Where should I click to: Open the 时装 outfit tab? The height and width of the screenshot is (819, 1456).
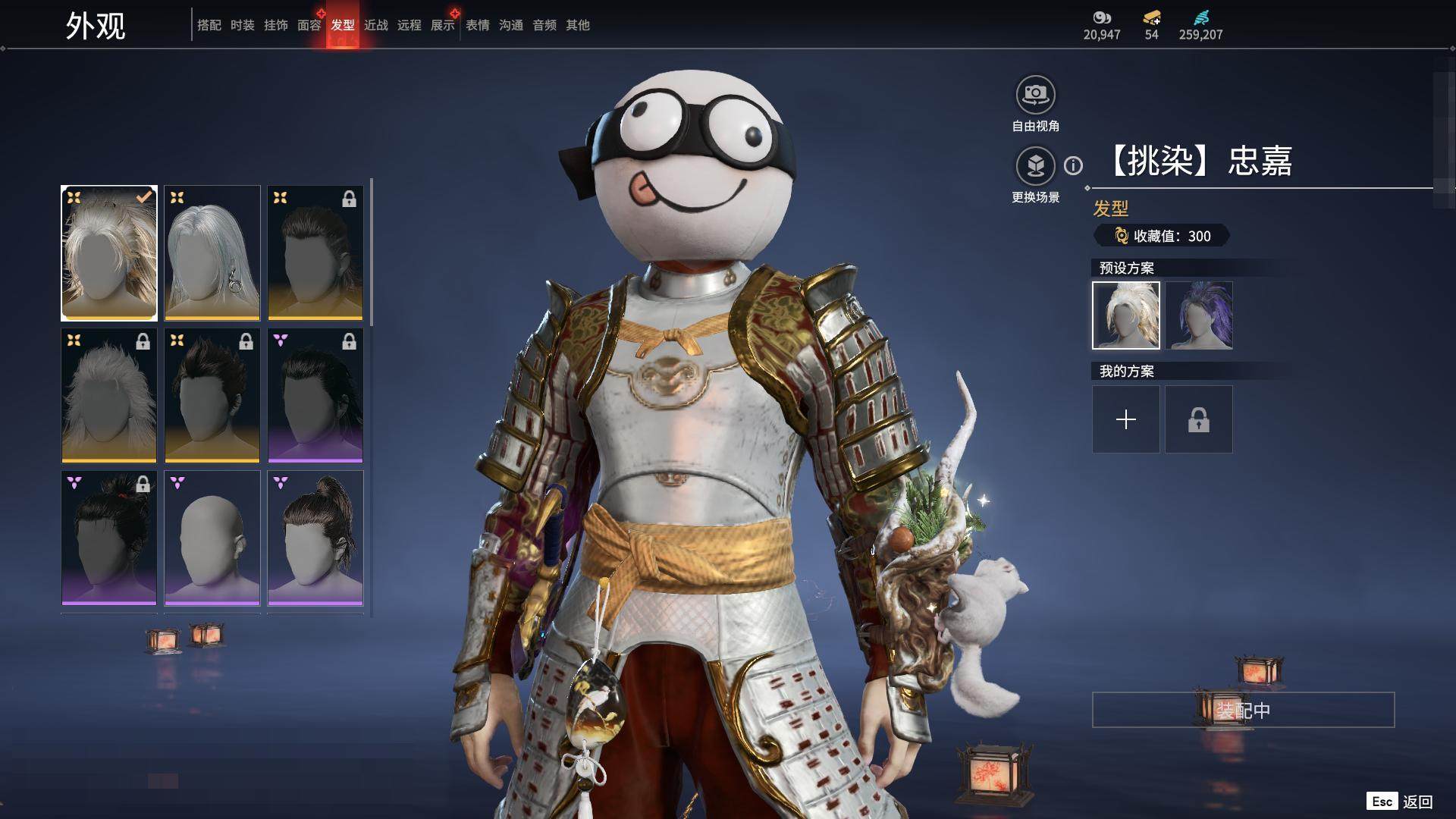tap(242, 25)
